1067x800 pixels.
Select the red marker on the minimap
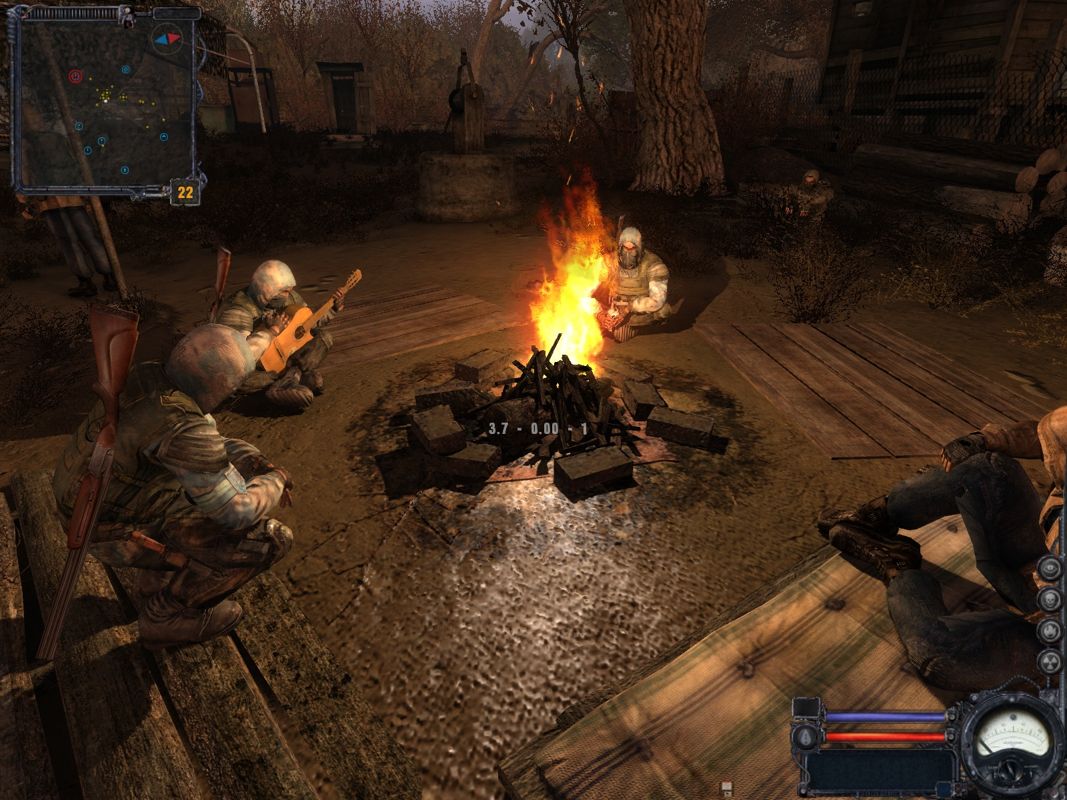pos(75,76)
